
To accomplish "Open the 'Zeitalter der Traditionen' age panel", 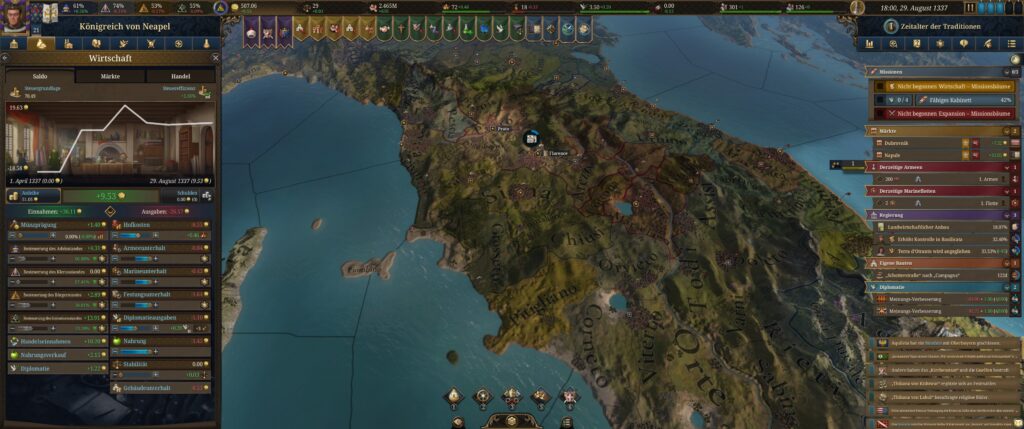I will 935,26.
